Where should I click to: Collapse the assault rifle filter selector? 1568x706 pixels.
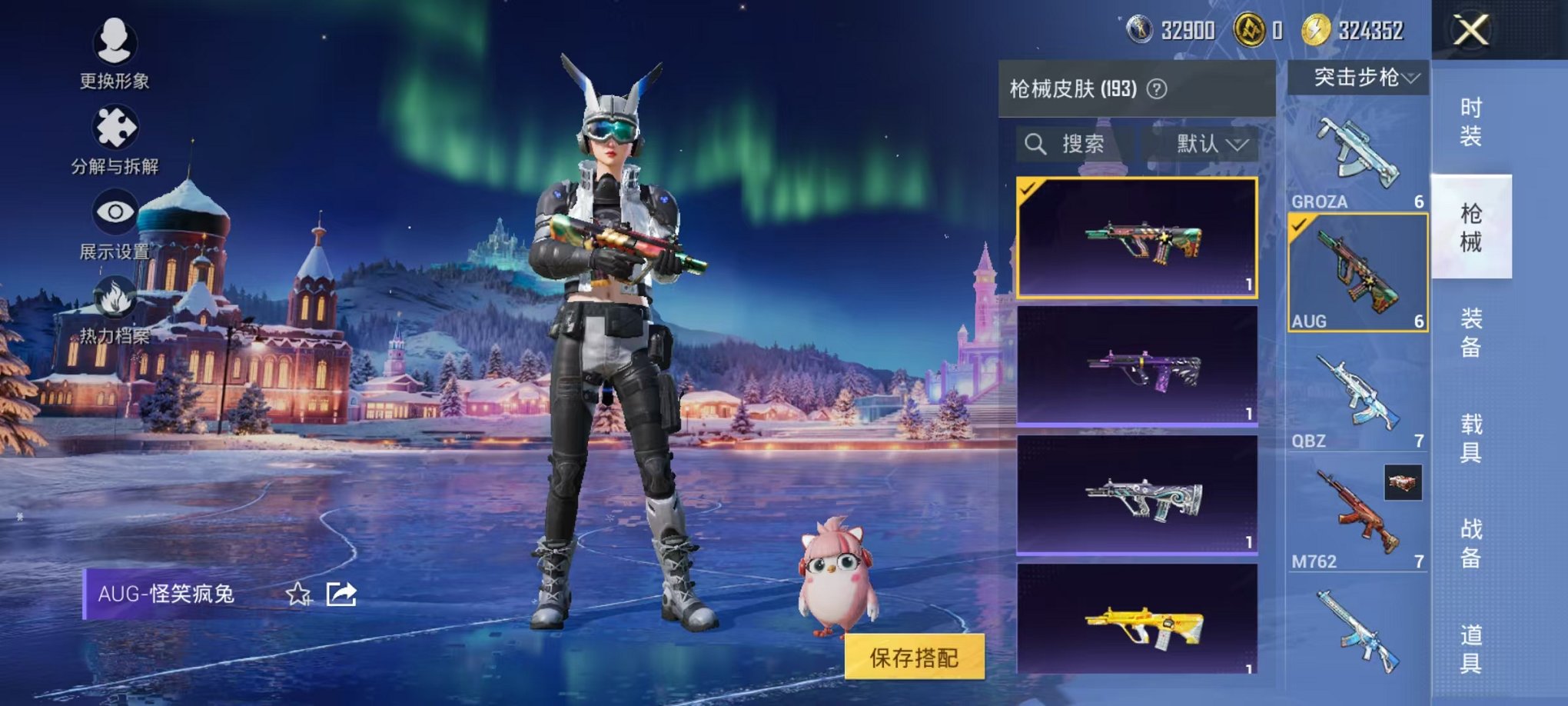(1412, 77)
